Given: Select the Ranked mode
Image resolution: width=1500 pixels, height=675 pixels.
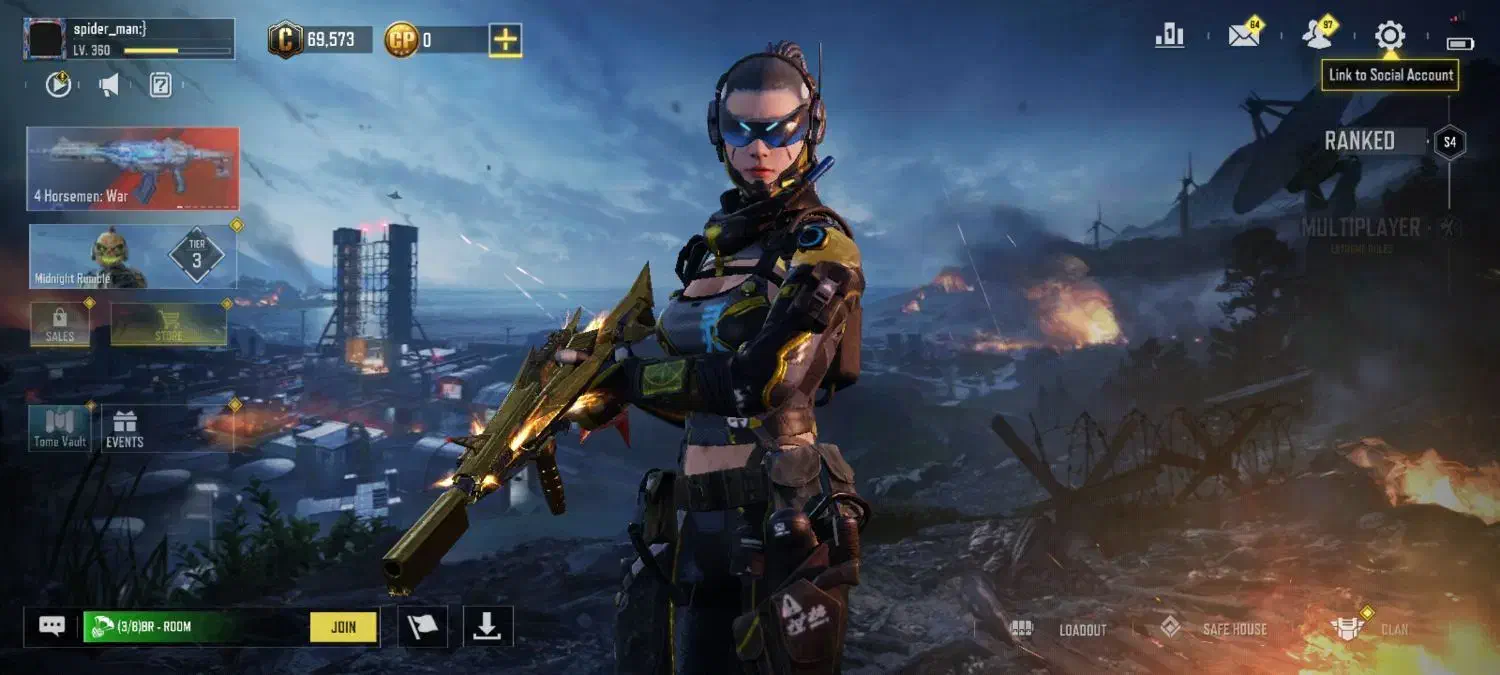Looking at the screenshot, I should [x=1360, y=141].
